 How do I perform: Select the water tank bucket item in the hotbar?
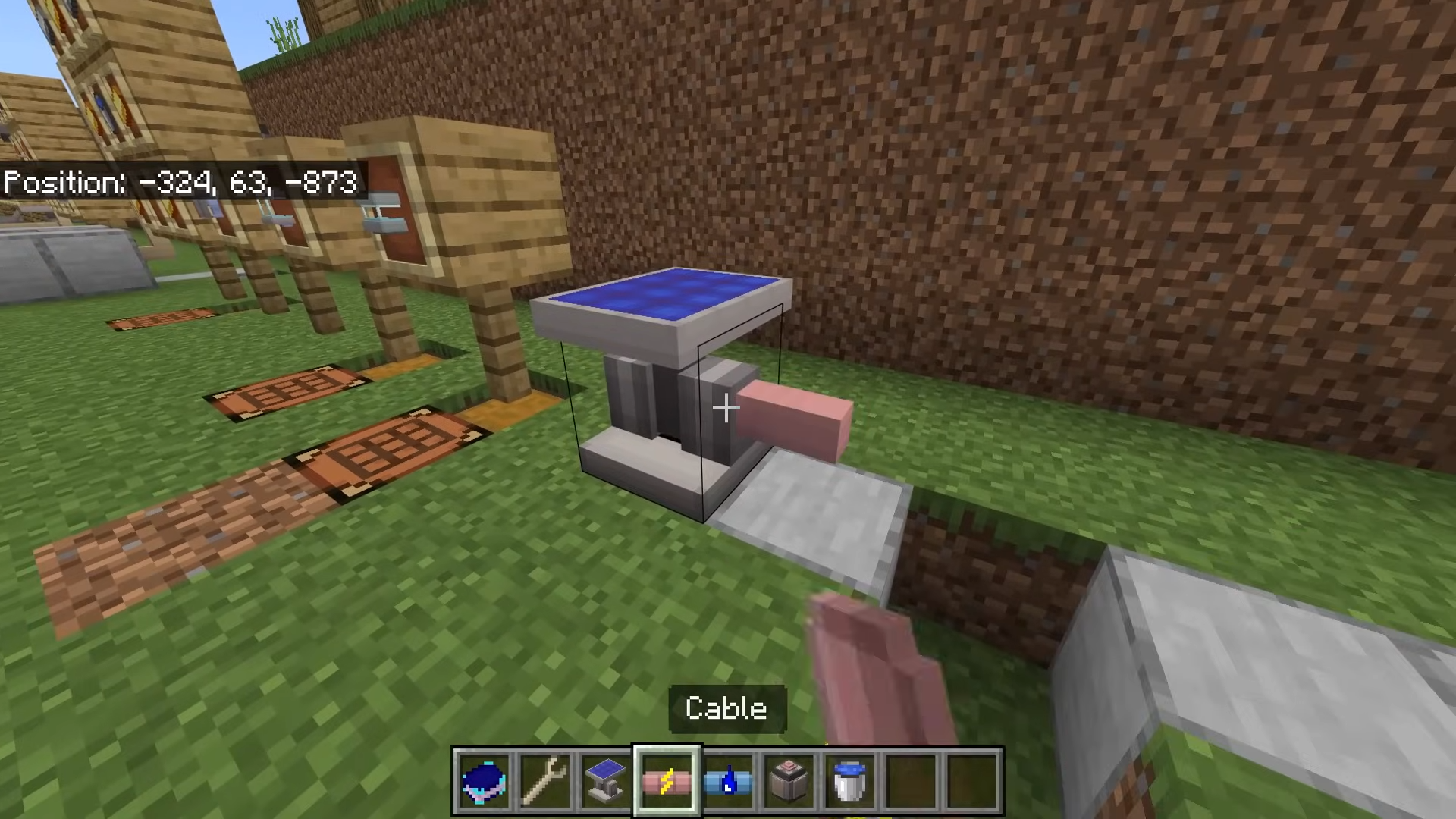(x=849, y=780)
